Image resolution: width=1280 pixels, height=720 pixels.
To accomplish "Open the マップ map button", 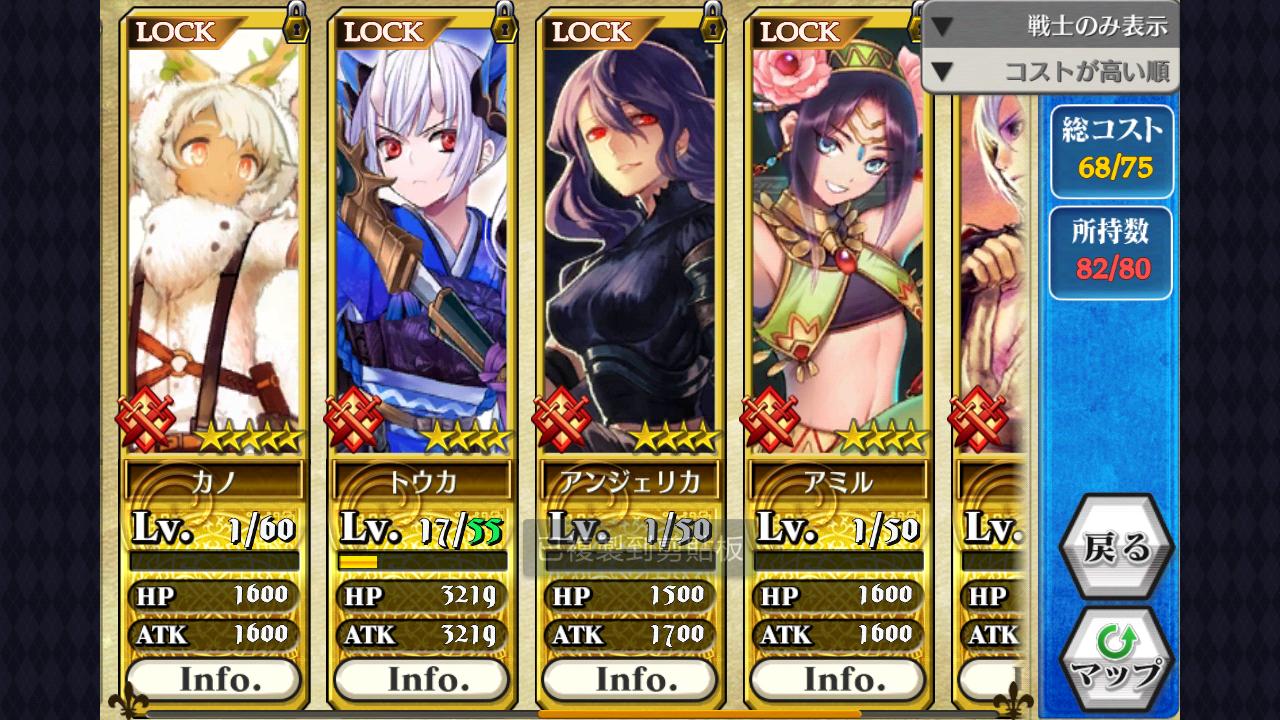I will [1115, 658].
